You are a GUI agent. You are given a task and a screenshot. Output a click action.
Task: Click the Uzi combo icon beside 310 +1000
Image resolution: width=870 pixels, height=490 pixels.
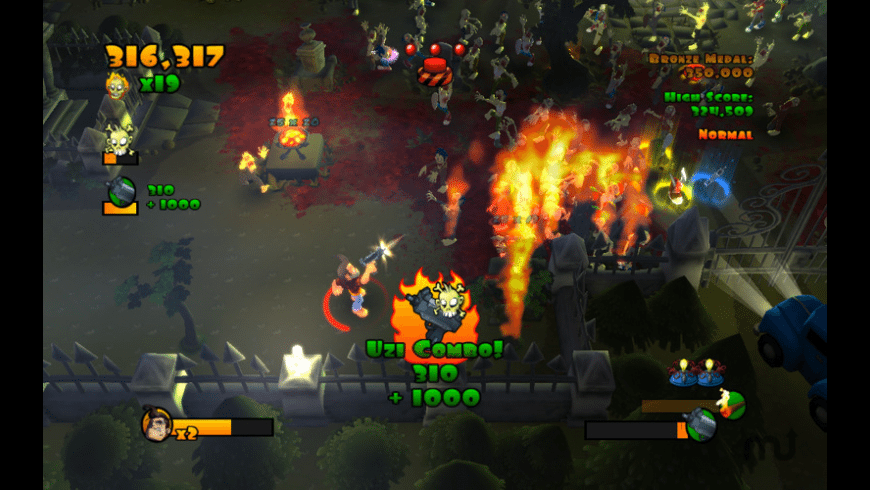120,193
